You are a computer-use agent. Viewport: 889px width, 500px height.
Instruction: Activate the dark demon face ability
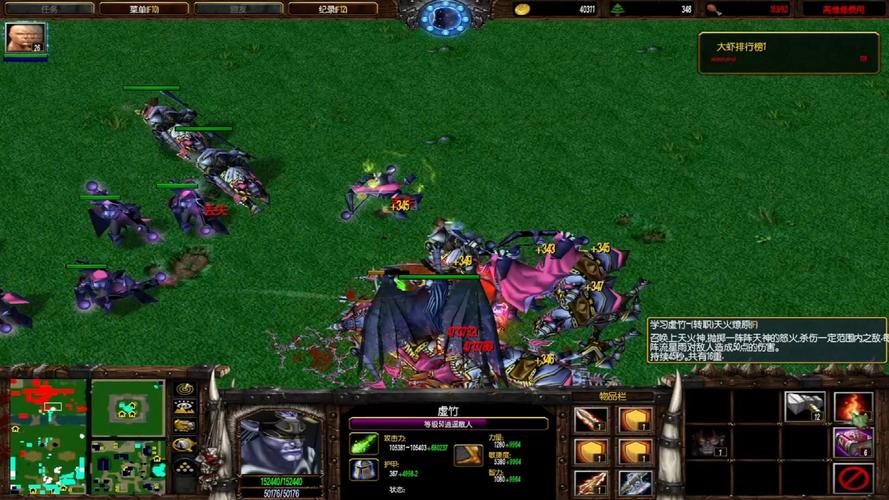(x=710, y=441)
